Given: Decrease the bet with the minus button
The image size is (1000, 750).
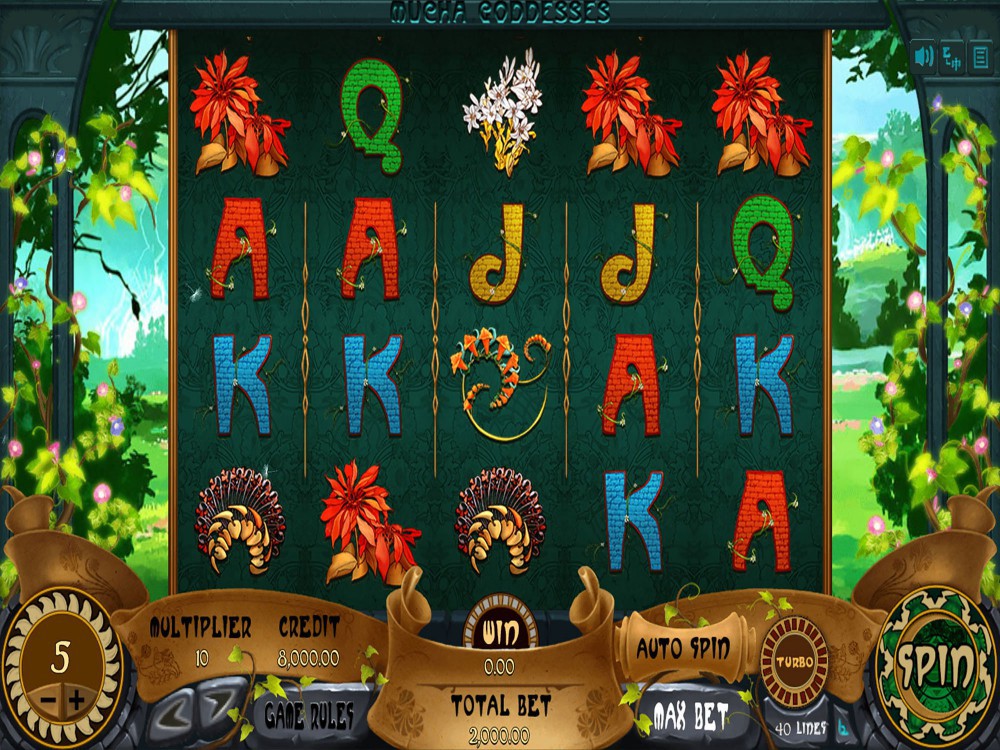Looking at the screenshot, I should (47, 698).
